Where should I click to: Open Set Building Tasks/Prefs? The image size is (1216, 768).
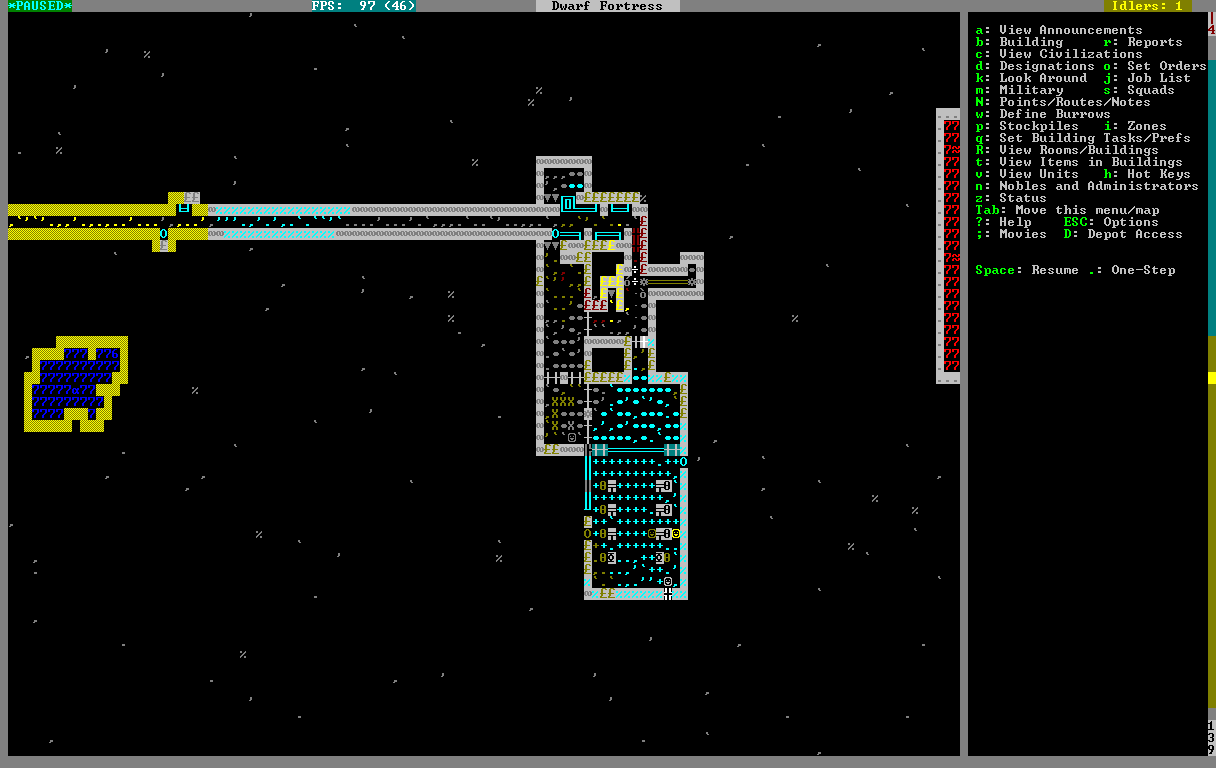(1094, 138)
